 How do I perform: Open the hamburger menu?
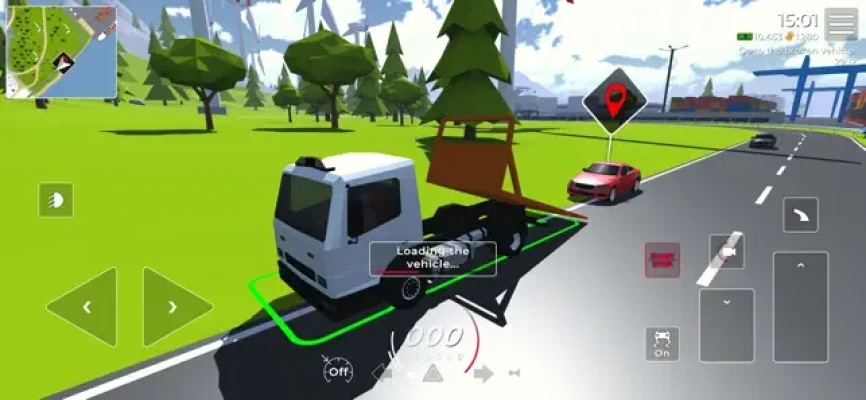coord(840,24)
